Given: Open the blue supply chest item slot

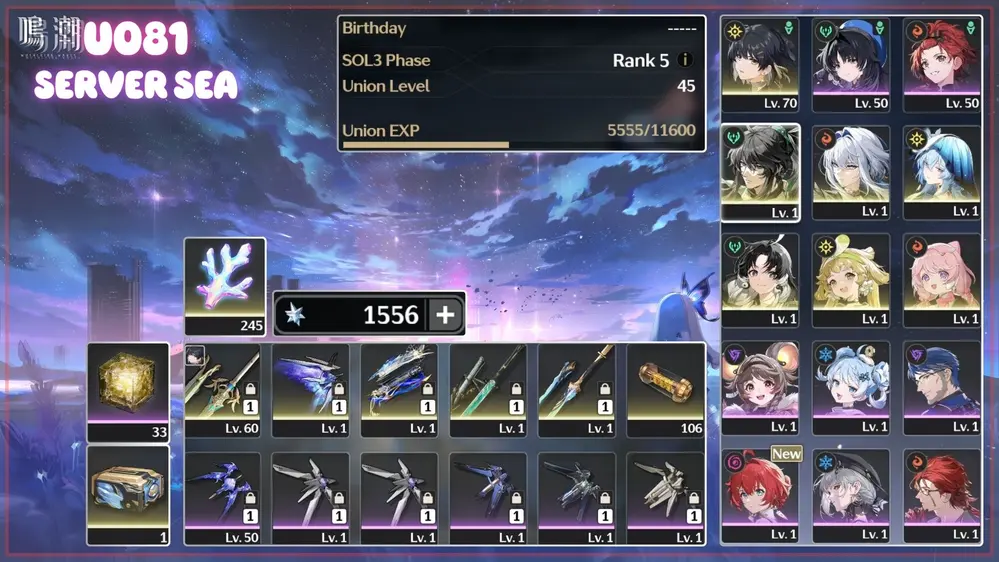Looking at the screenshot, I should click(x=128, y=494).
